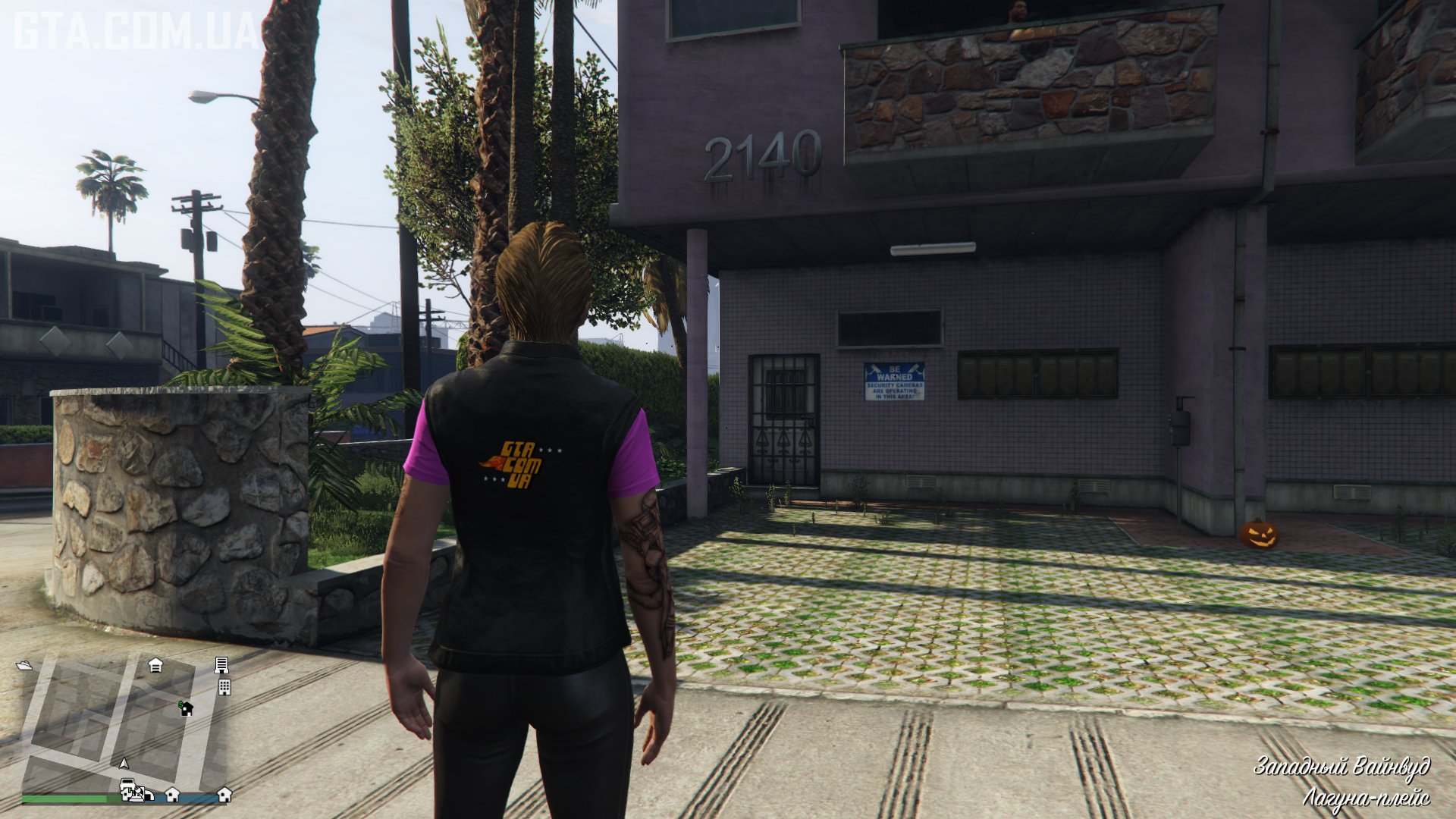Select the rightmost white house blip on minimap
Screen dimensions: 1456x819
coord(224,794)
